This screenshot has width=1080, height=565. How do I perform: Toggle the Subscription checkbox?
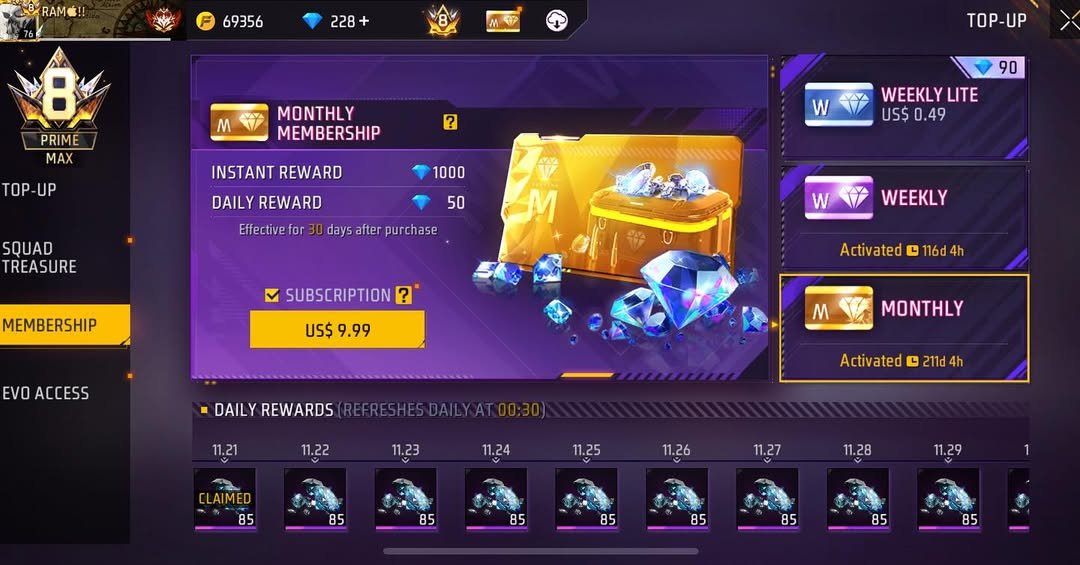272,295
